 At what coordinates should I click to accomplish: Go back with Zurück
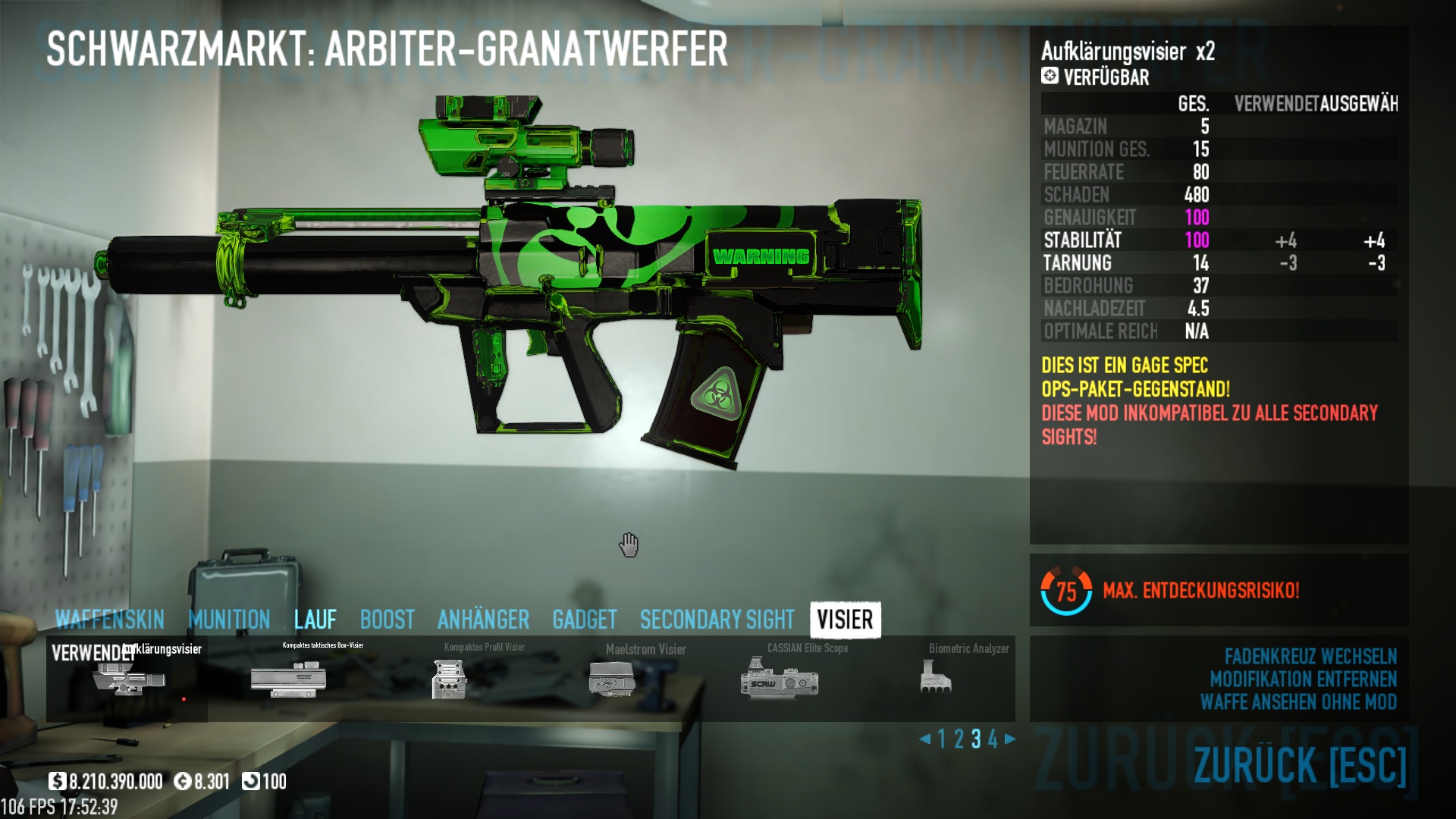tap(1300, 764)
